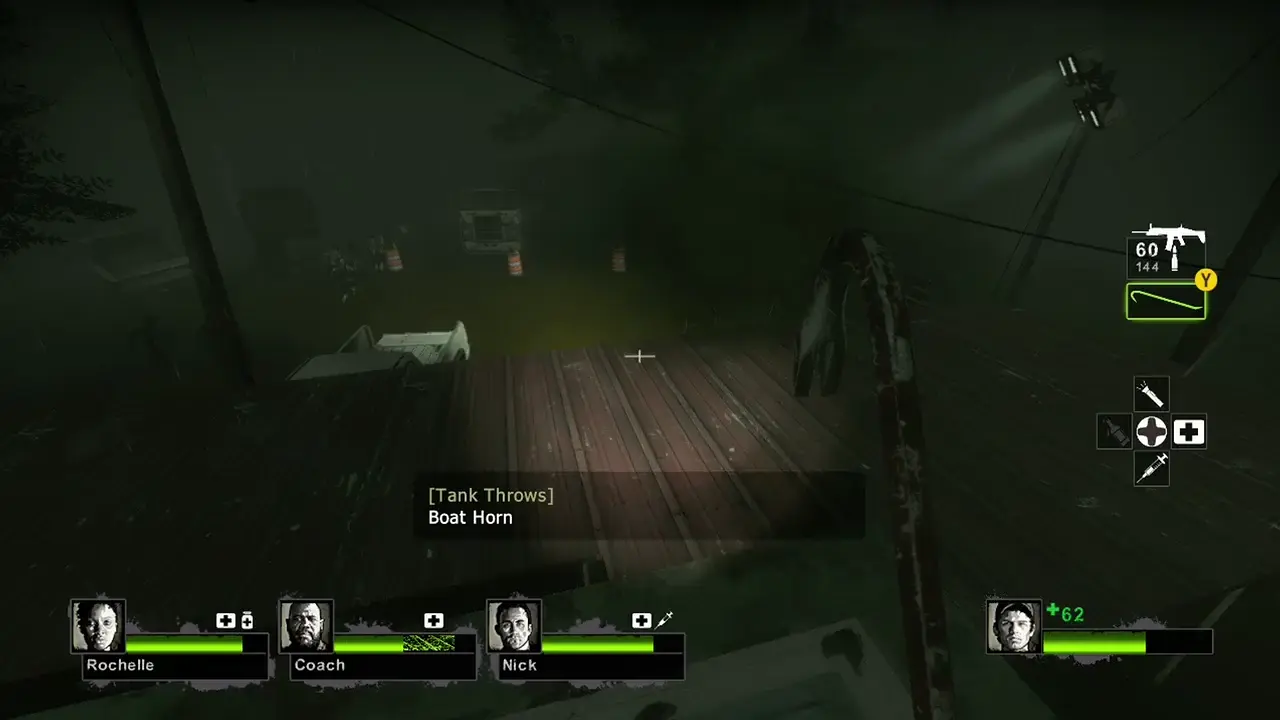Select Rochelle's character portrait
The image size is (1280, 720).
click(x=97, y=625)
